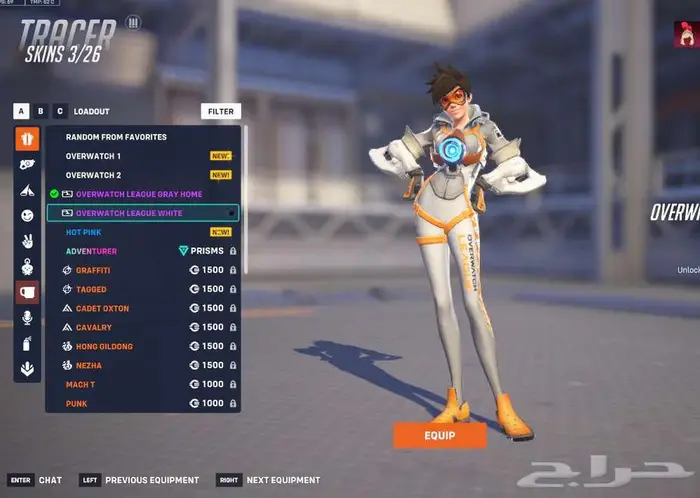700x498 pixels.
Task: Switch to loadout B
Action: 41,112
